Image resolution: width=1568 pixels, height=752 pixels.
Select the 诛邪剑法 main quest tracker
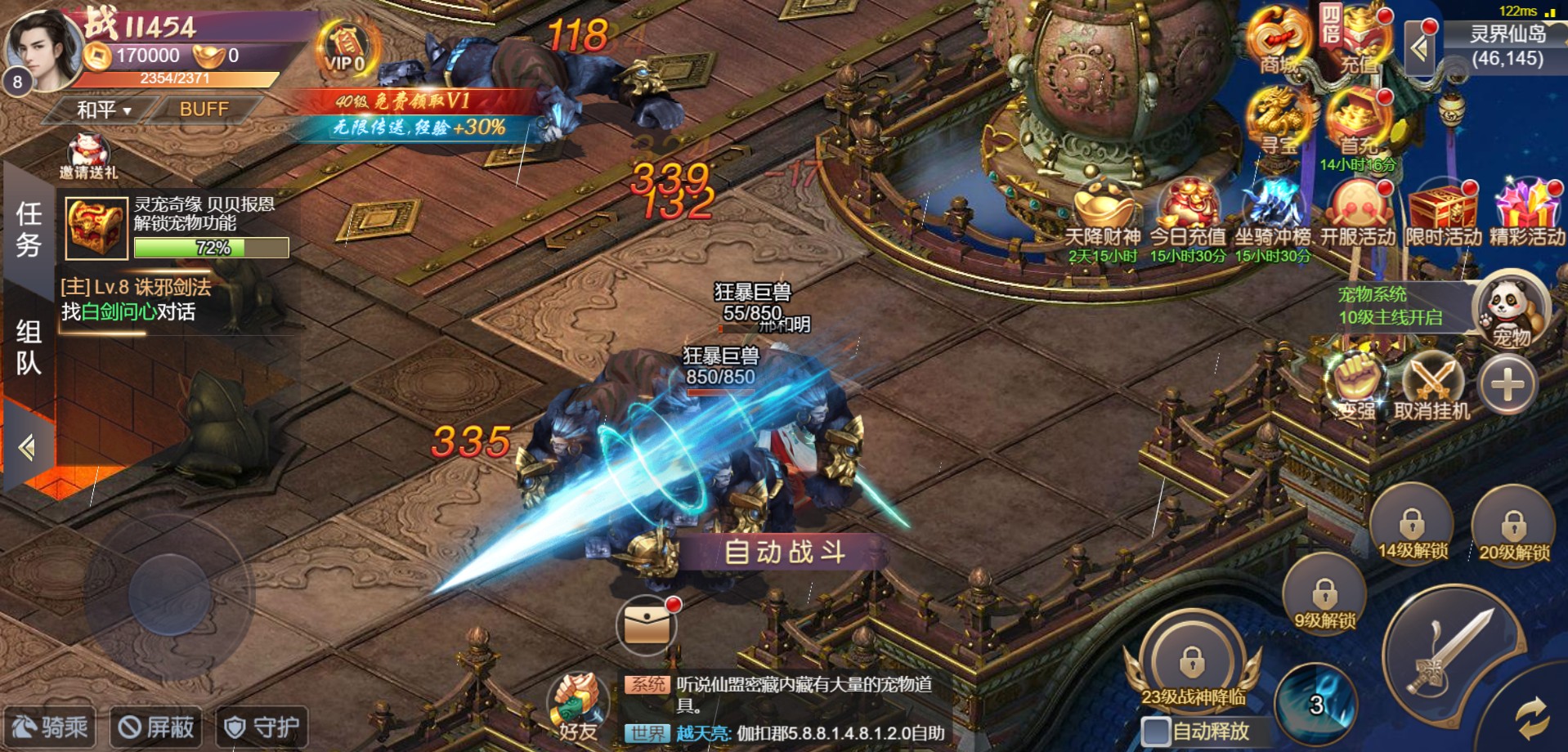tap(136, 299)
